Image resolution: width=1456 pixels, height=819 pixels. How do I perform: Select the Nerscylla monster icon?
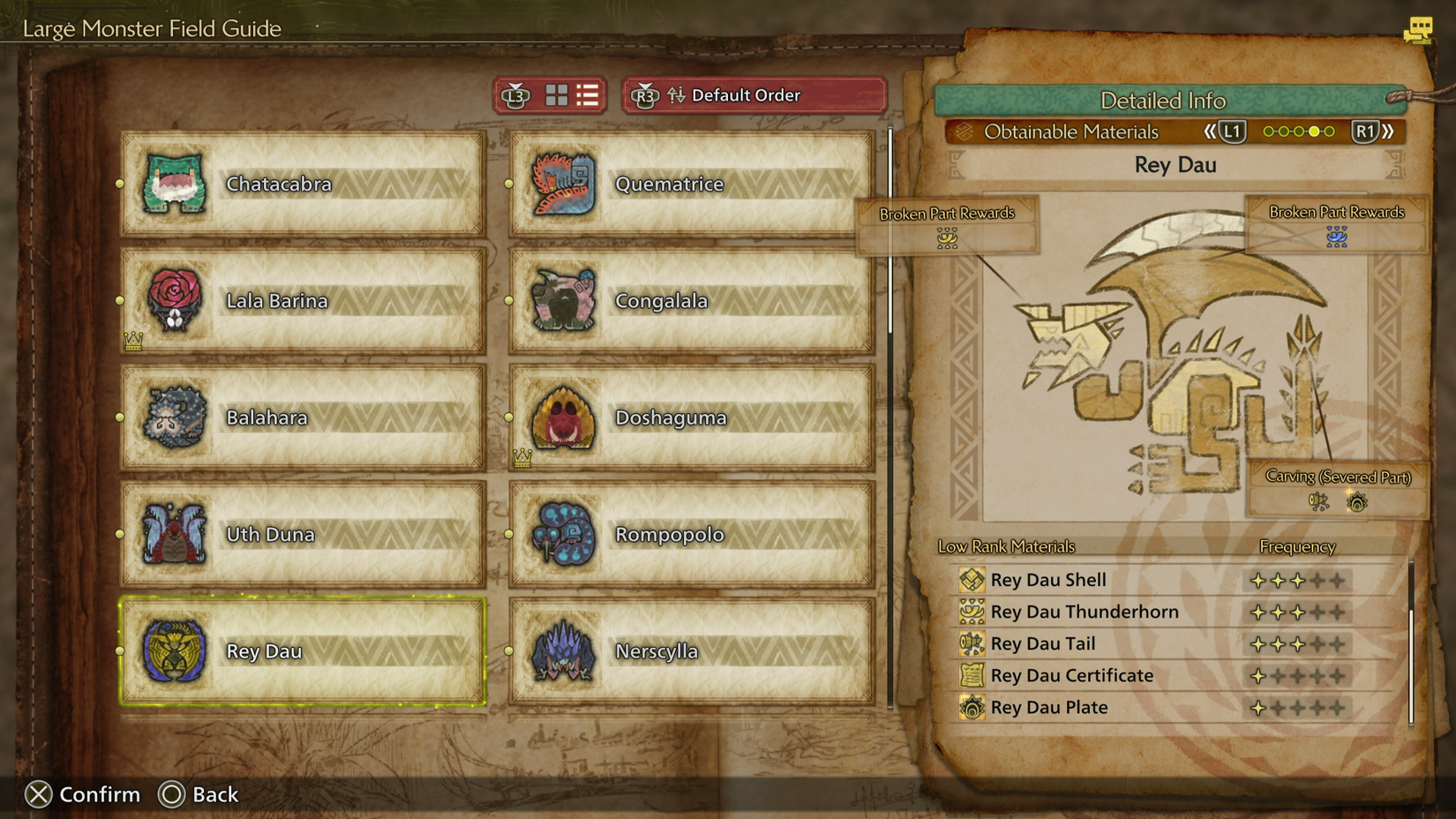(x=559, y=651)
